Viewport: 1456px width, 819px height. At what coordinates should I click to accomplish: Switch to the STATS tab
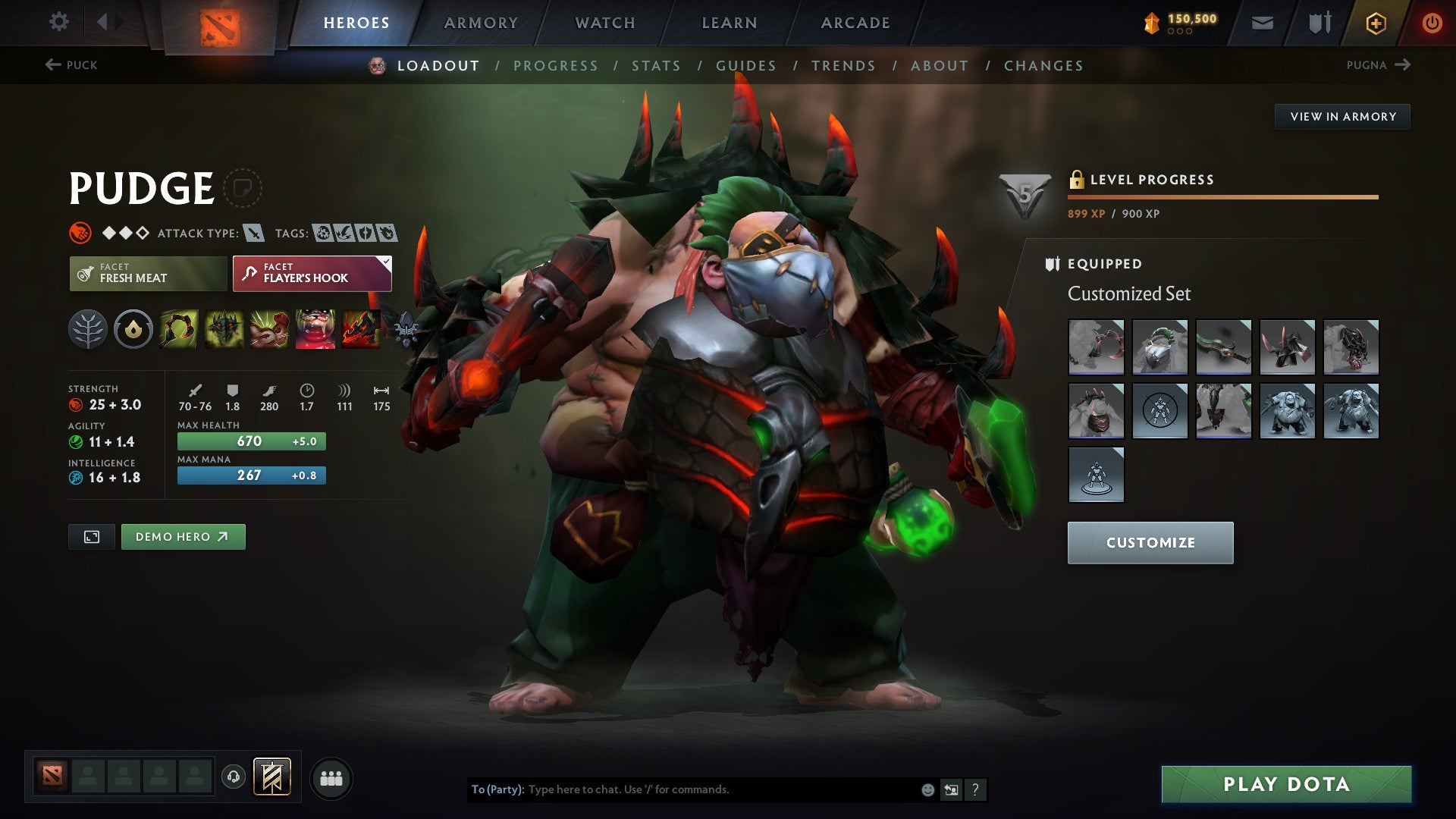[x=655, y=65]
